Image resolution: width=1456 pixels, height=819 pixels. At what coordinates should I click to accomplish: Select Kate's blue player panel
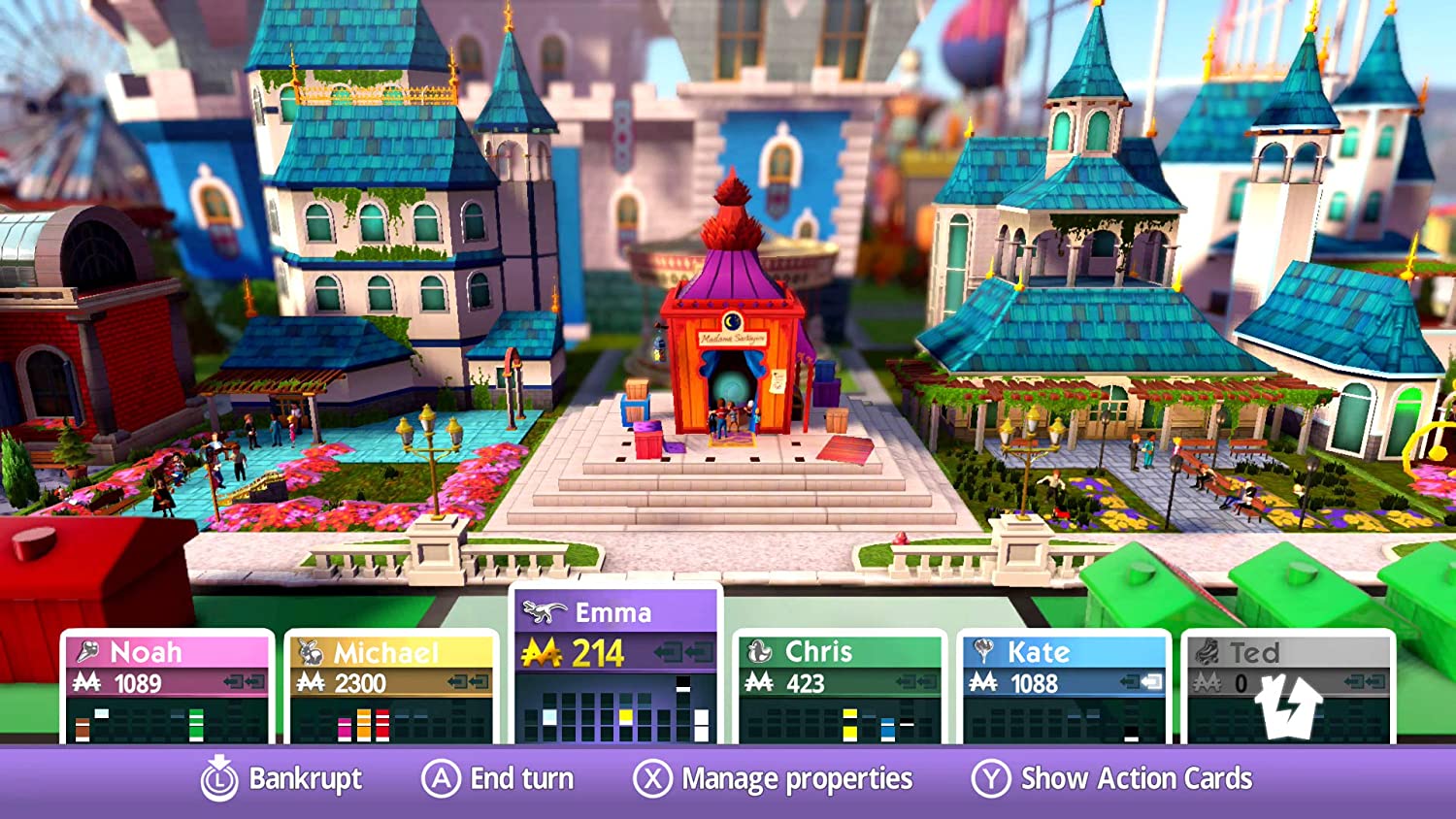(x=1064, y=685)
